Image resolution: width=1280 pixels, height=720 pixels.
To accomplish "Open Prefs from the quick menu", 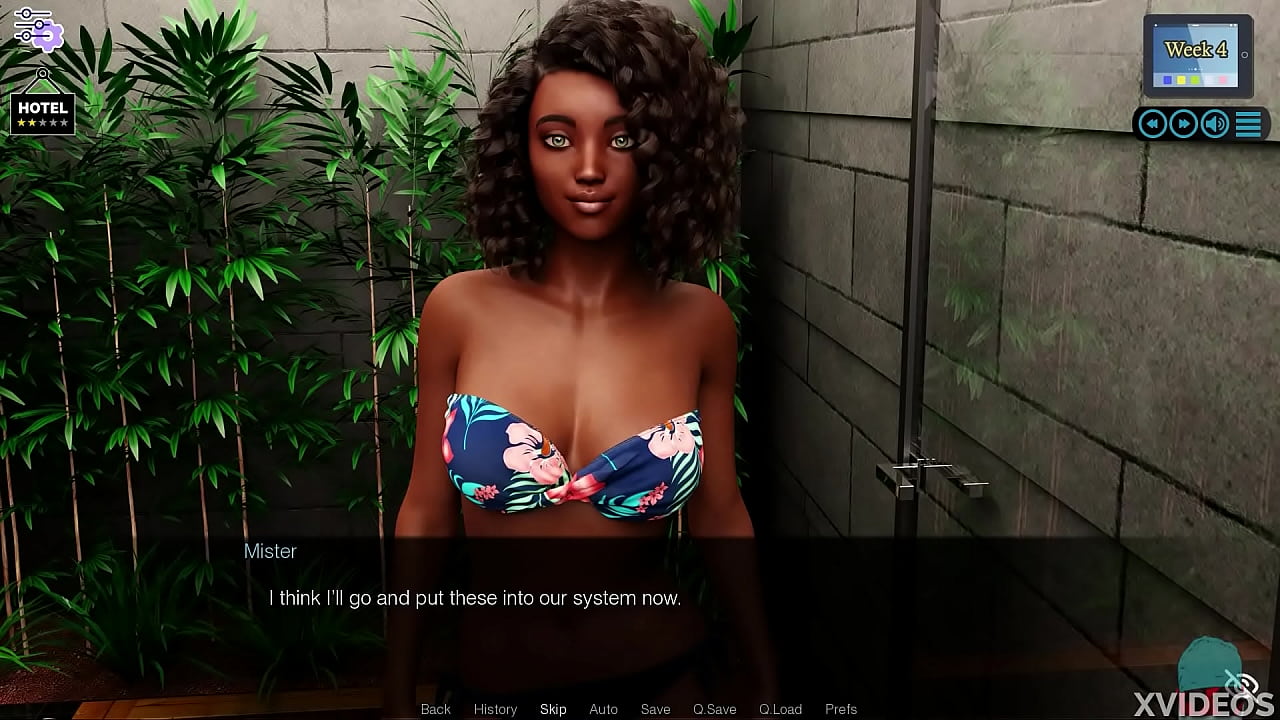I will tap(841, 709).
